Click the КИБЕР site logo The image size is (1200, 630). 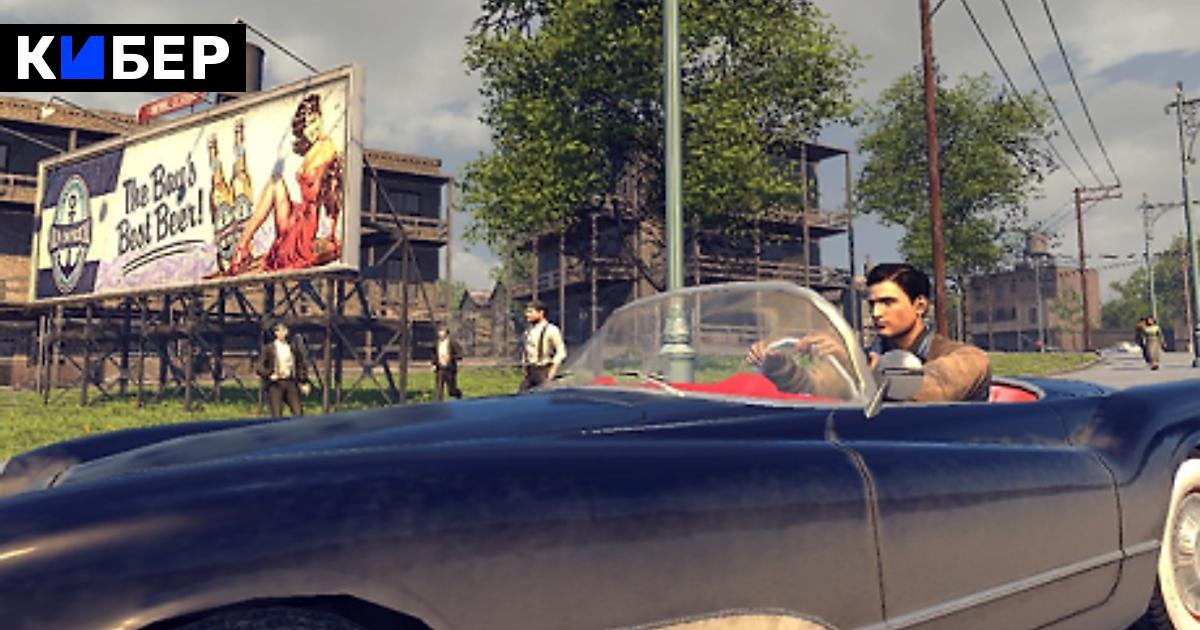coord(122,58)
